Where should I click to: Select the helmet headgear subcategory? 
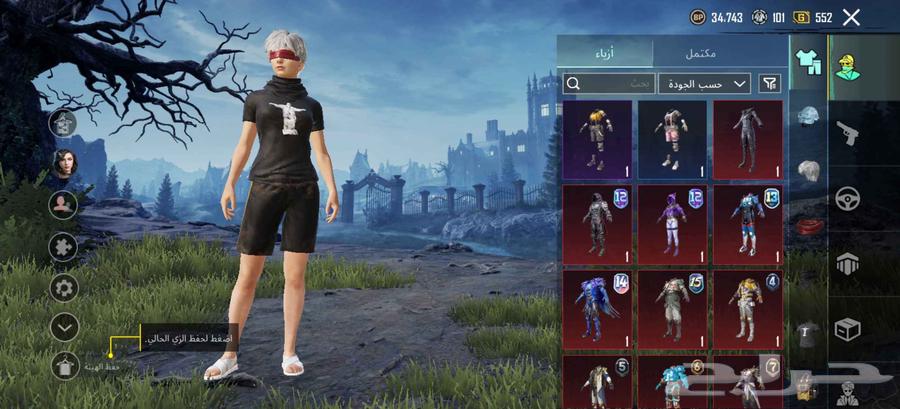808,116
